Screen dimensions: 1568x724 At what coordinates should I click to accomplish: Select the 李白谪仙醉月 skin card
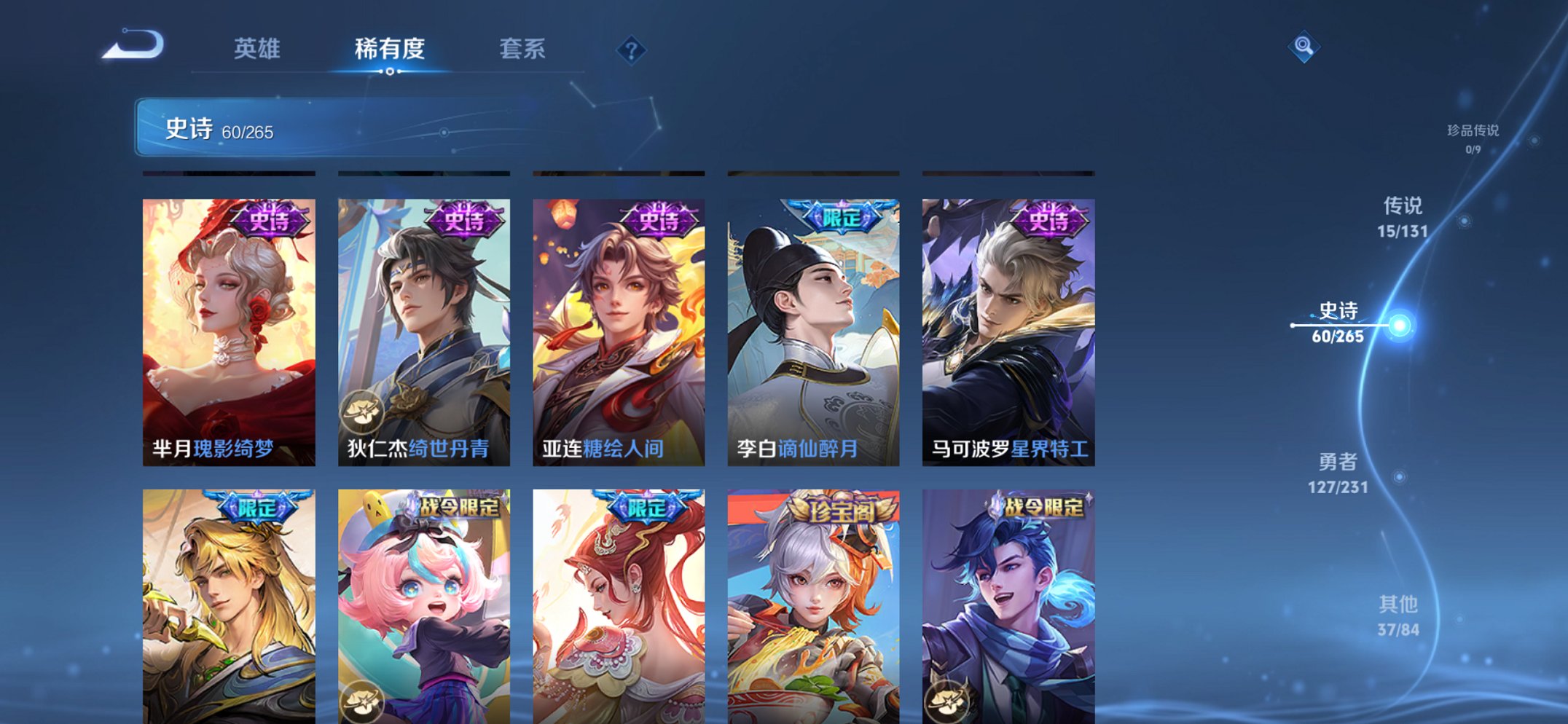coord(814,328)
